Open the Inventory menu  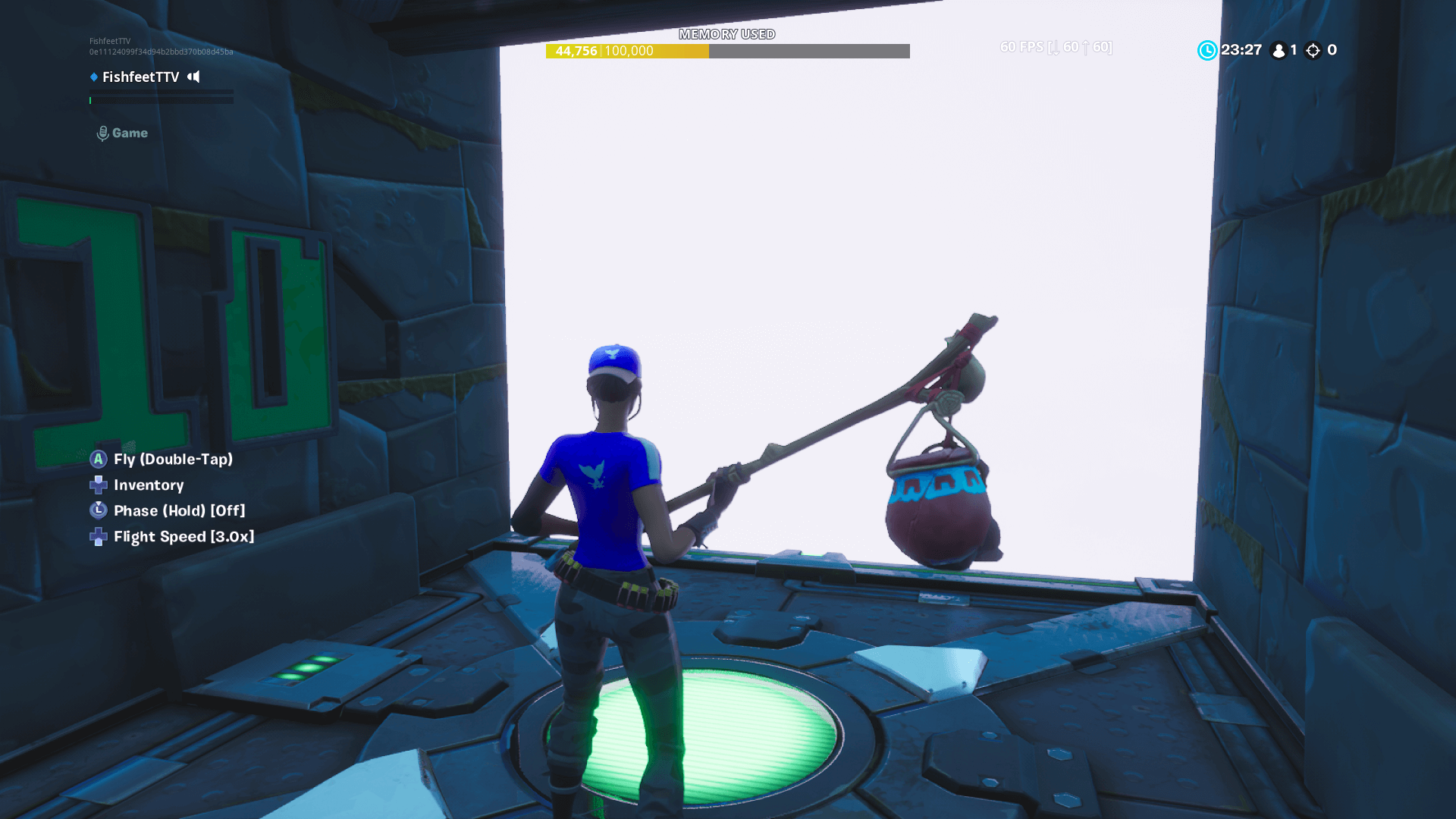tap(148, 485)
